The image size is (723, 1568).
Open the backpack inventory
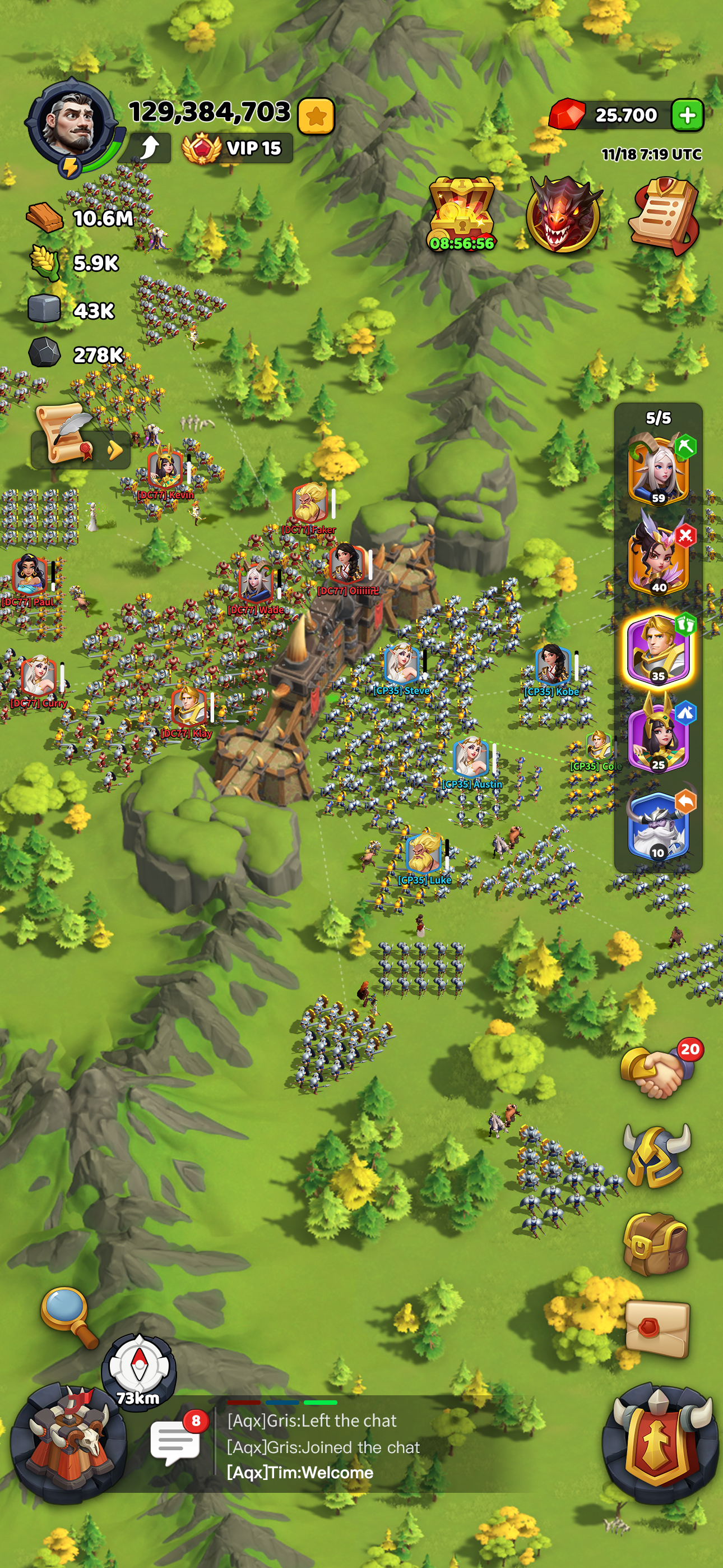656,1243
